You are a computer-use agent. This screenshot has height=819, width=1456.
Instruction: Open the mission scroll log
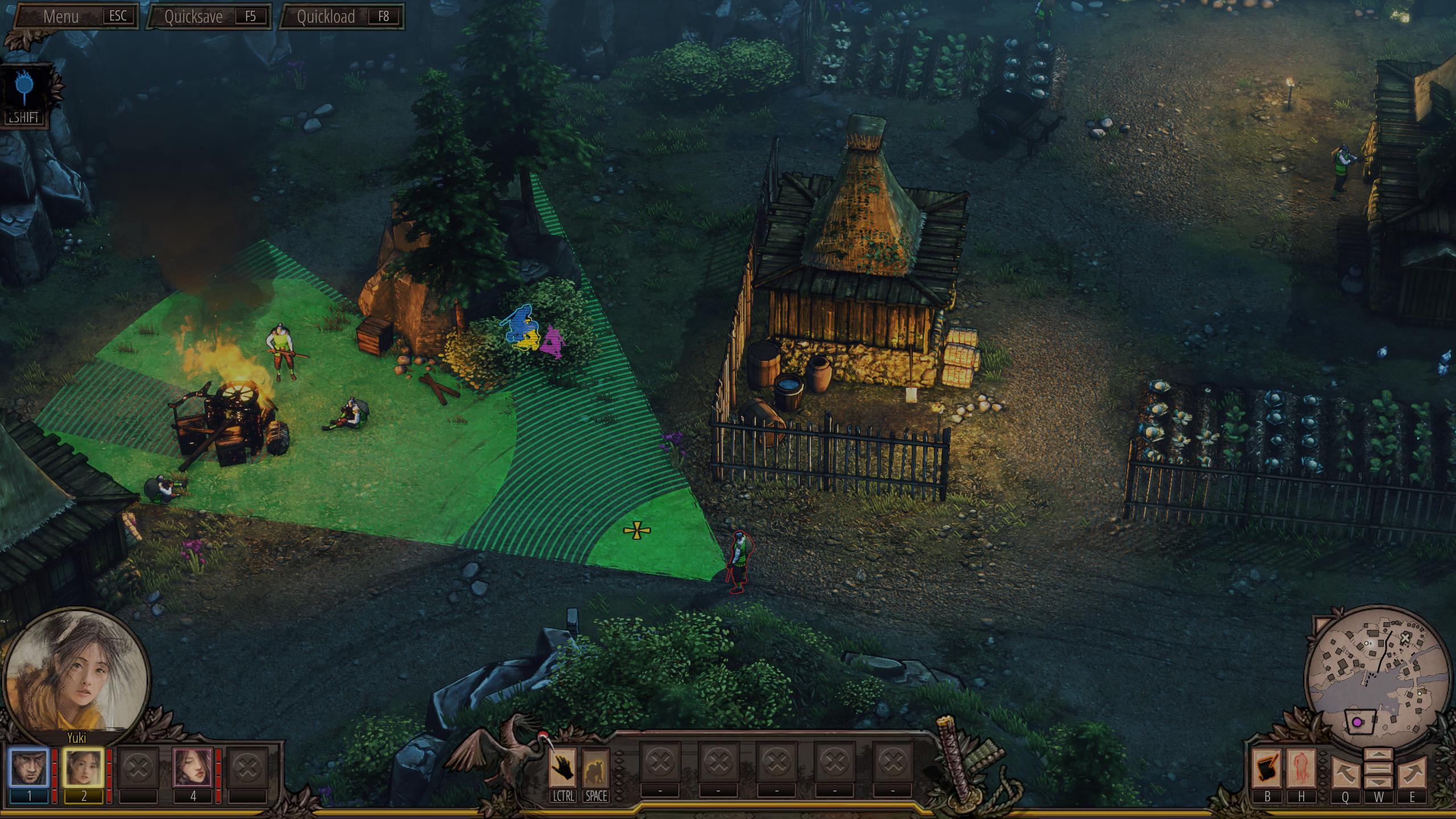[1268, 769]
